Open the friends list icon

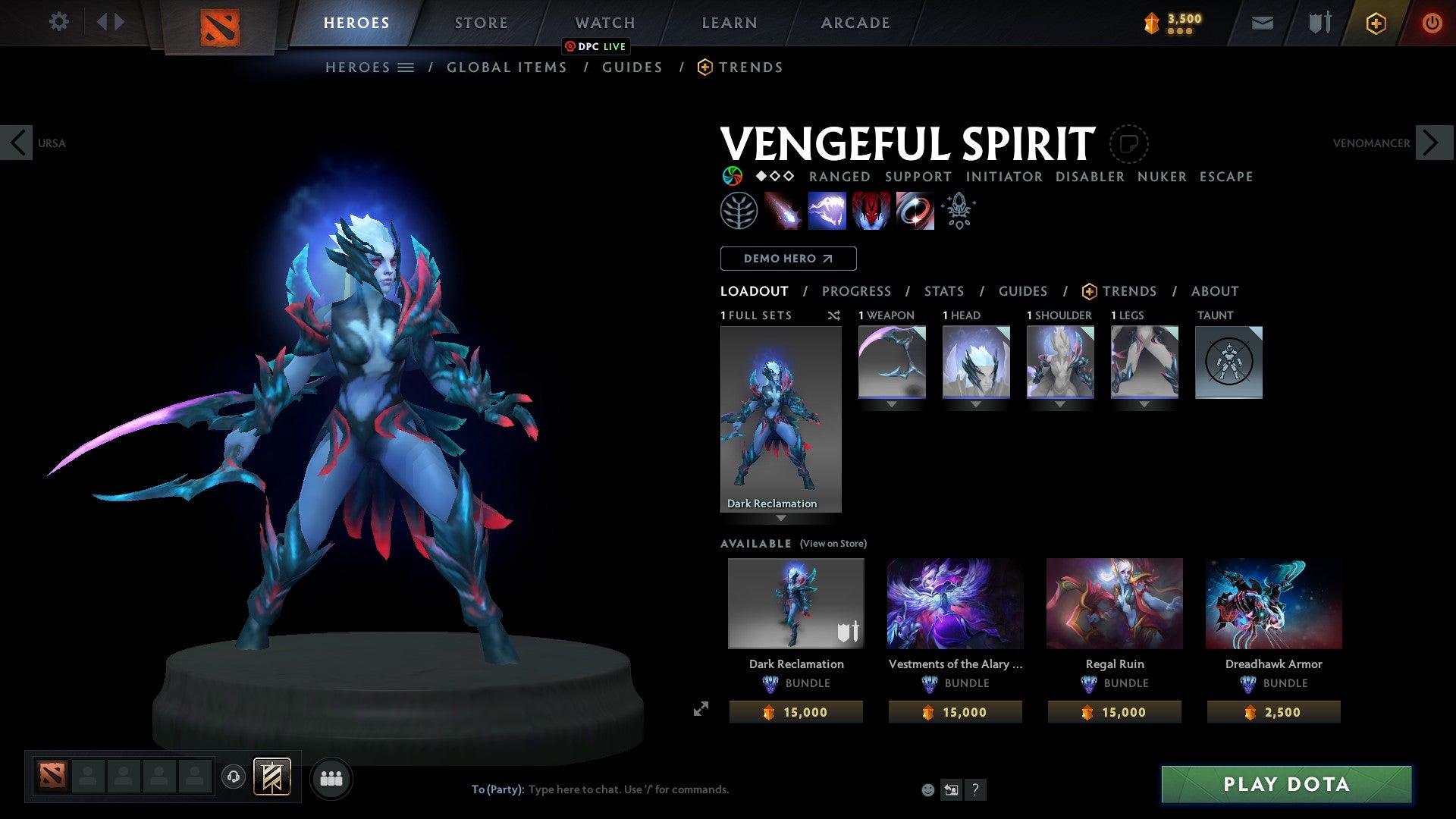pos(331,777)
